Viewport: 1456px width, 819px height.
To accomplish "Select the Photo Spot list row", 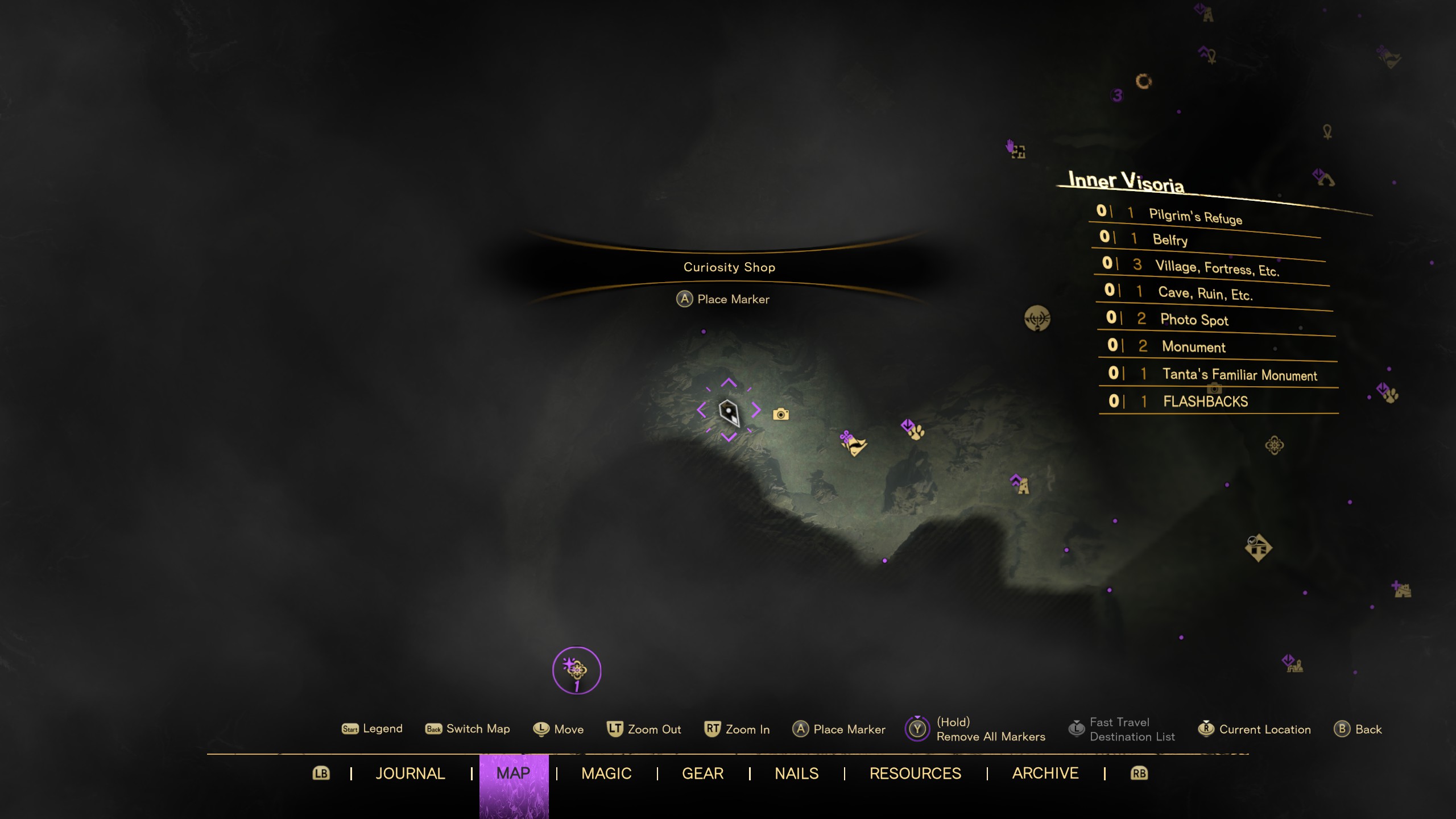I will 1194,320.
